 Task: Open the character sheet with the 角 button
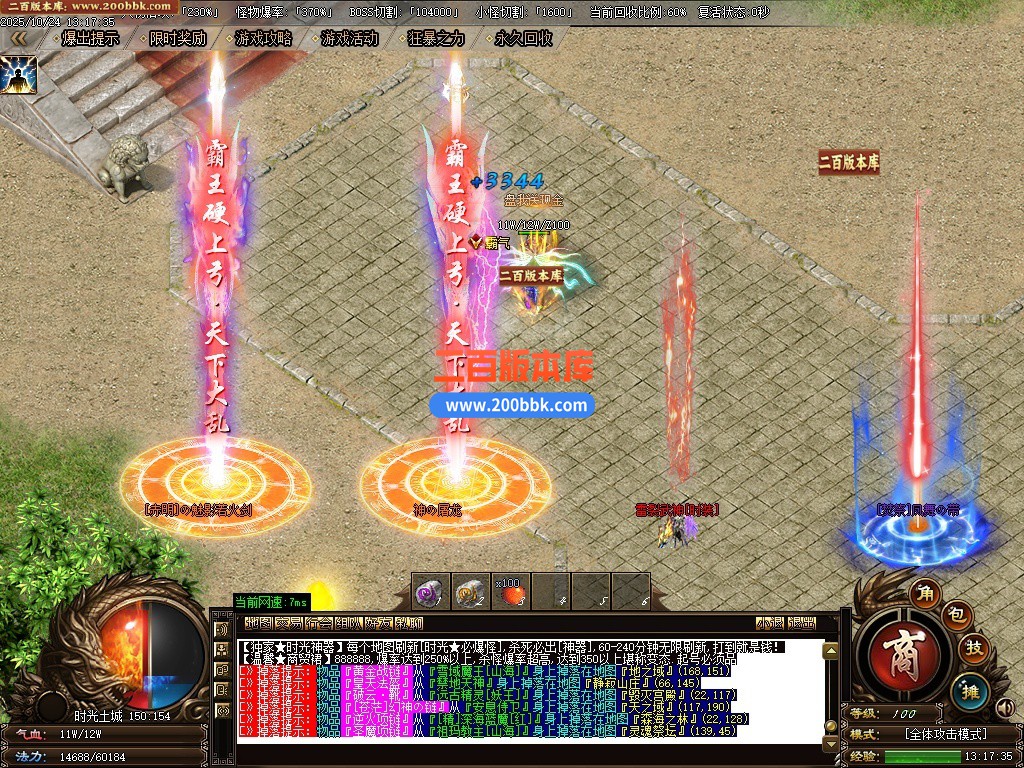pyautogui.click(x=925, y=594)
